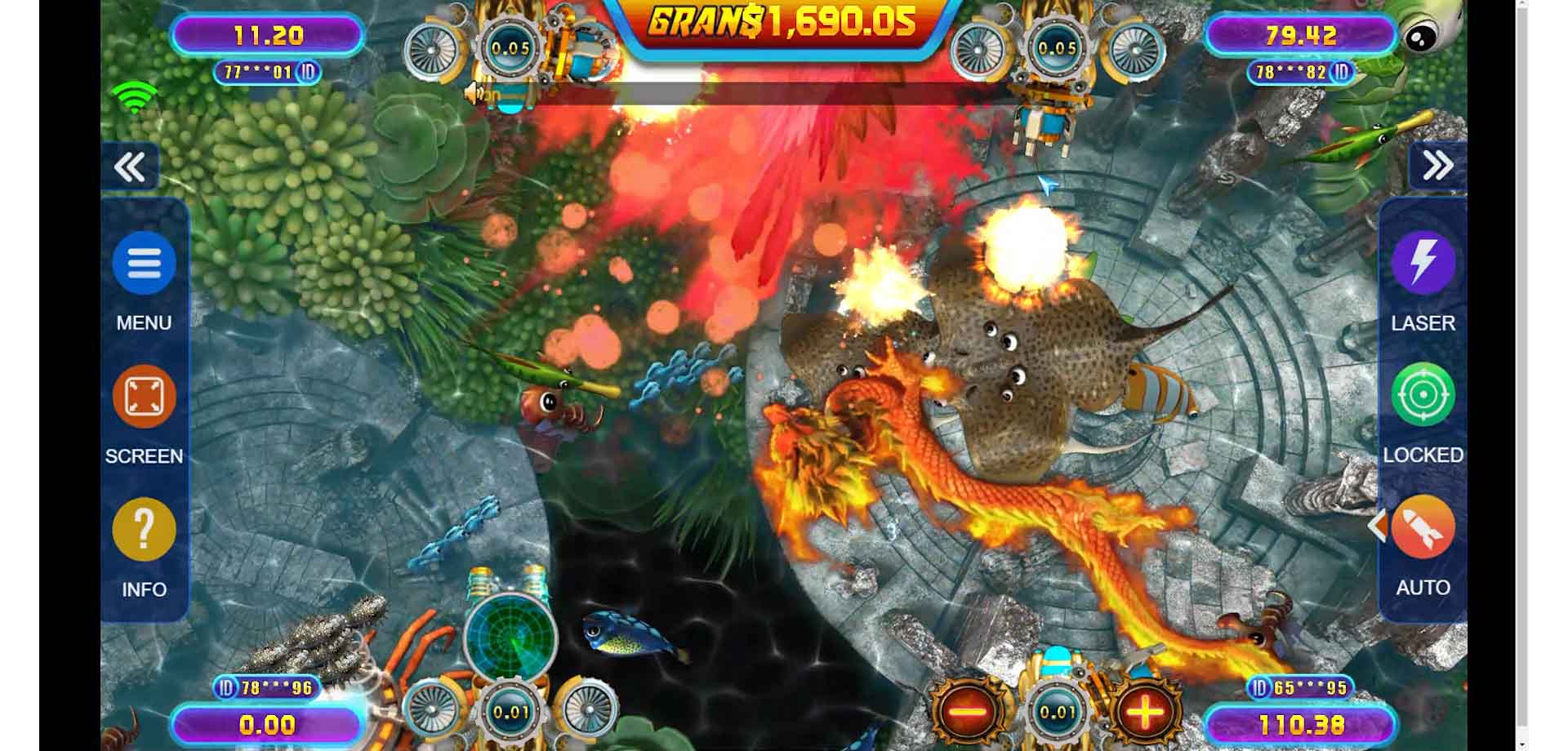Click the INFO question mark icon
The image size is (1568, 751).
pos(144,529)
